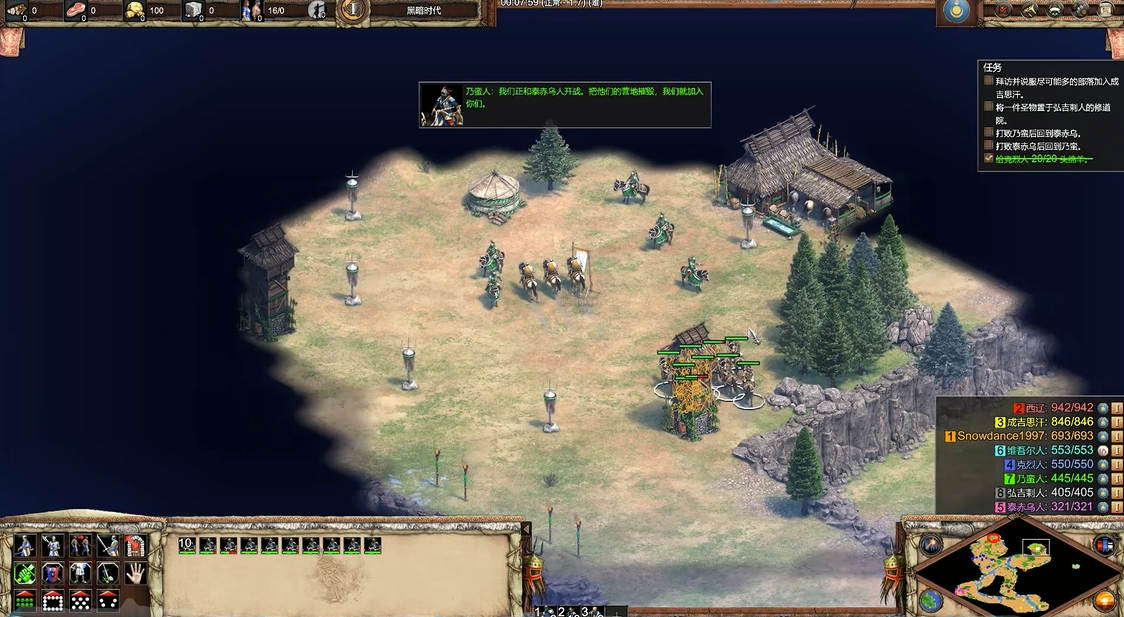Activate the stop command hand icon

click(x=135, y=573)
